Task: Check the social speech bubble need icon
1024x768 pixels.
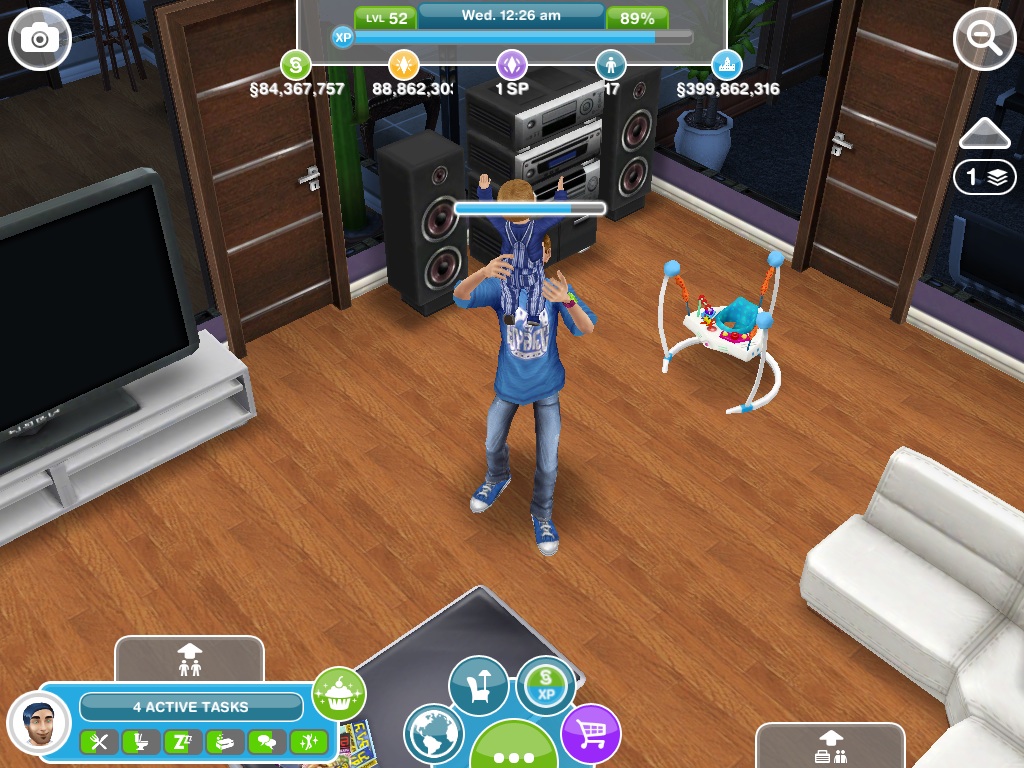Action: coord(266,742)
